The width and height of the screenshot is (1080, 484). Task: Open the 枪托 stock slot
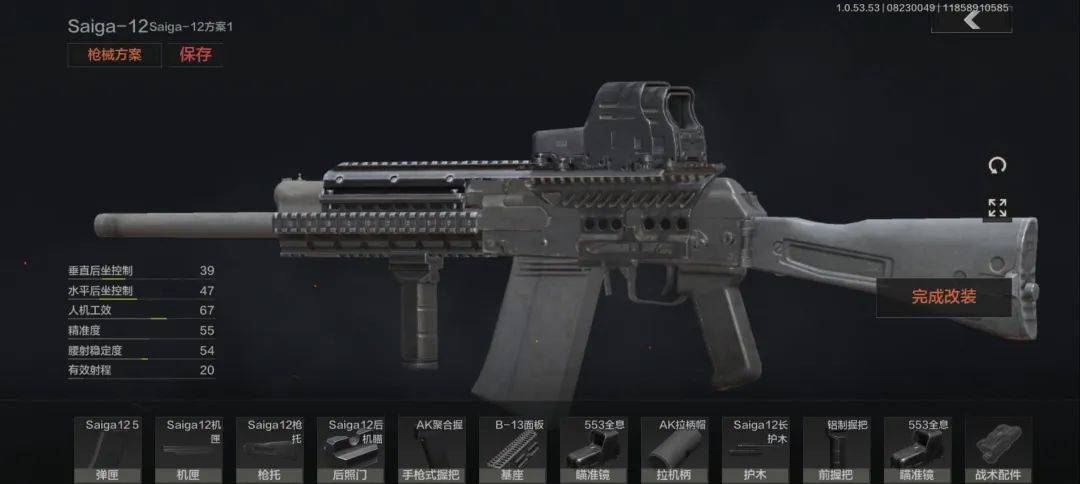(273, 450)
